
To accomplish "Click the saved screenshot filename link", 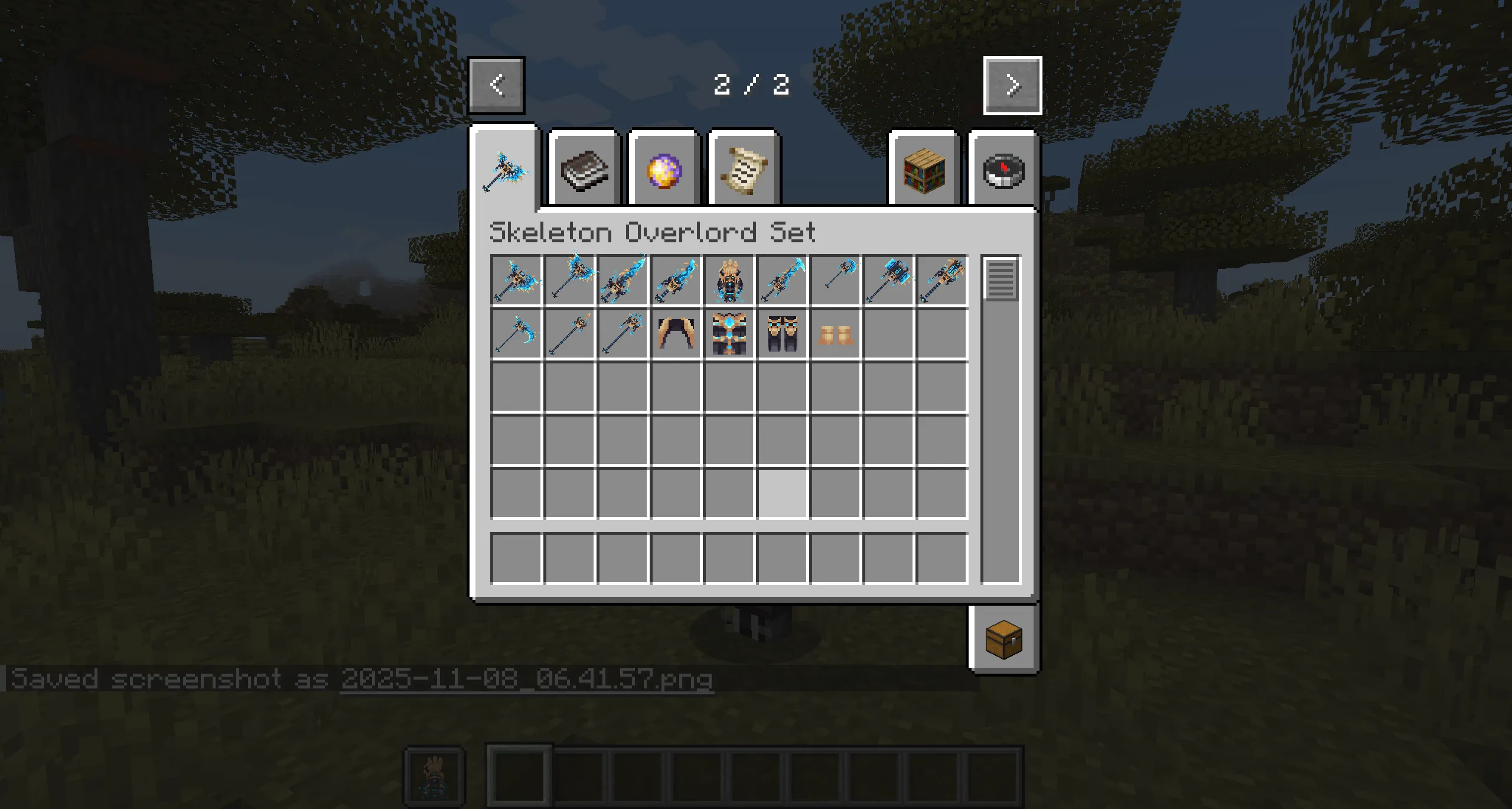I will click(x=528, y=678).
